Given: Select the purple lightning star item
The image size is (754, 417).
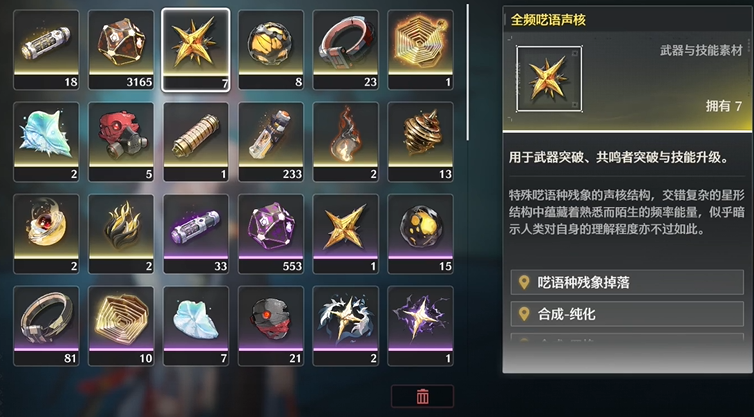Looking at the screenshot, I should coord(421,320).
